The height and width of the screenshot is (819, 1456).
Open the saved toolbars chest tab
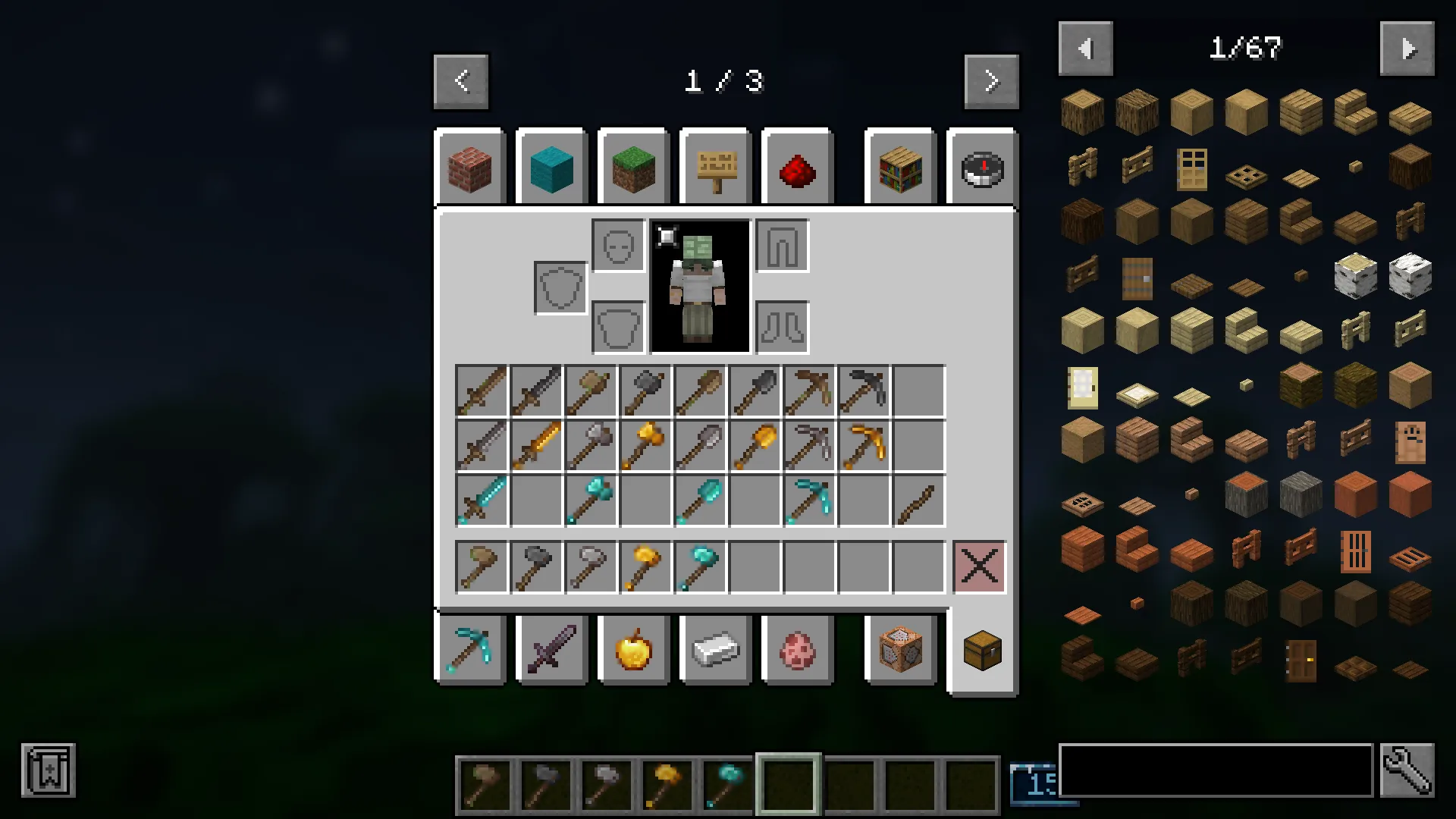982,650
